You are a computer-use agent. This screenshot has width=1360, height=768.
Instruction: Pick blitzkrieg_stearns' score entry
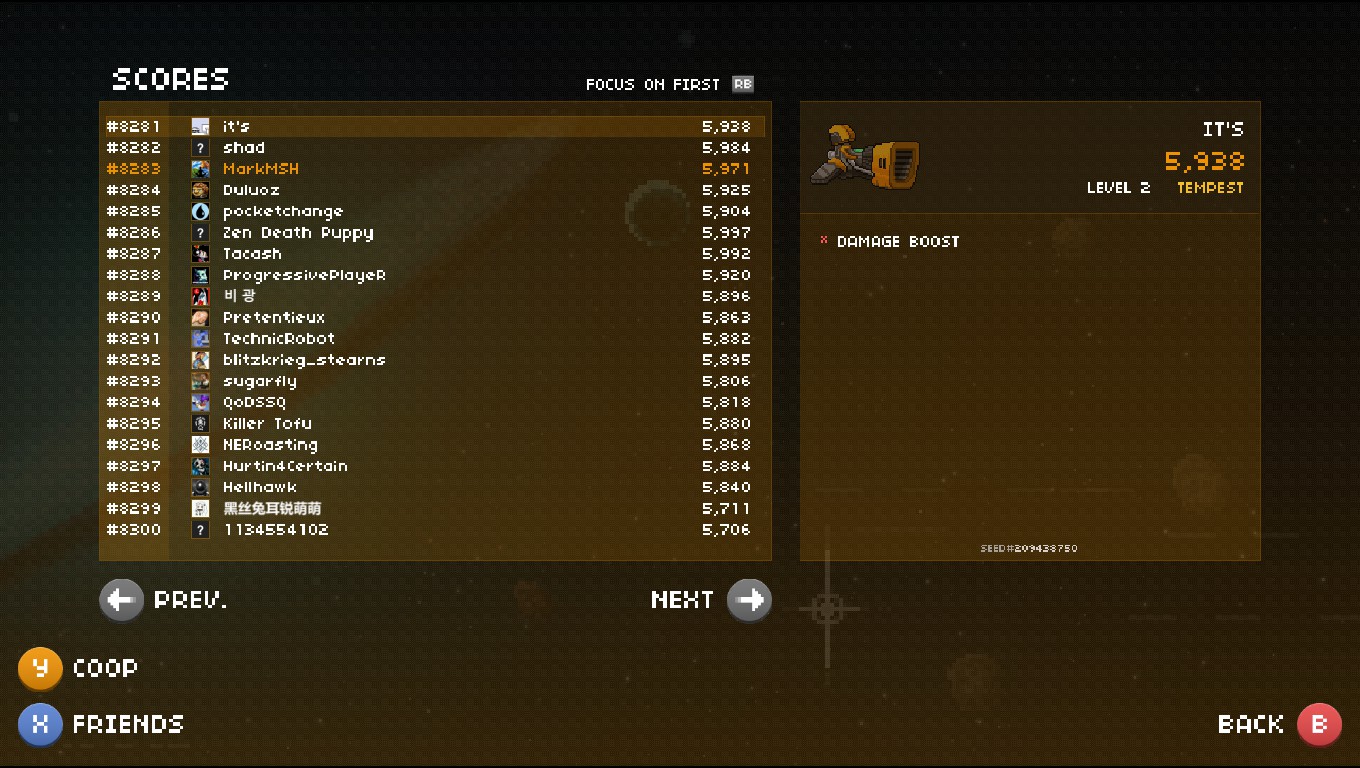click(x=435, y=360)
